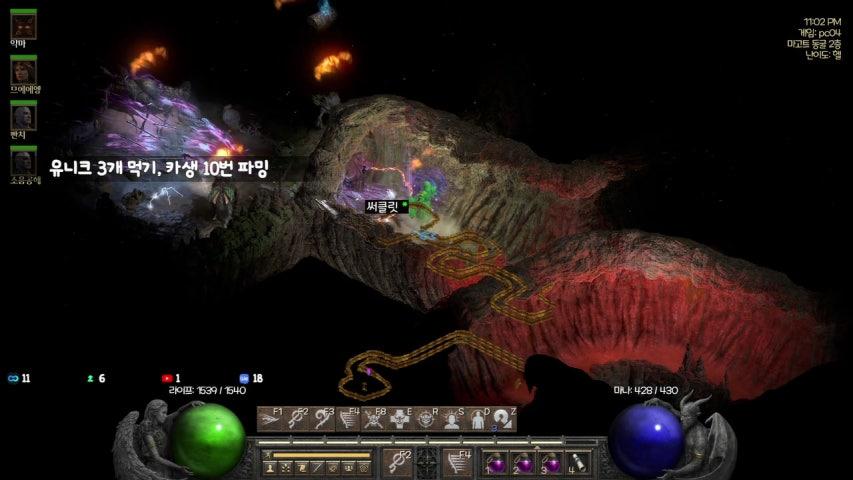Choose the F8 skull-and-crossbones skill
853x480 pixels.
click(374, 419)
